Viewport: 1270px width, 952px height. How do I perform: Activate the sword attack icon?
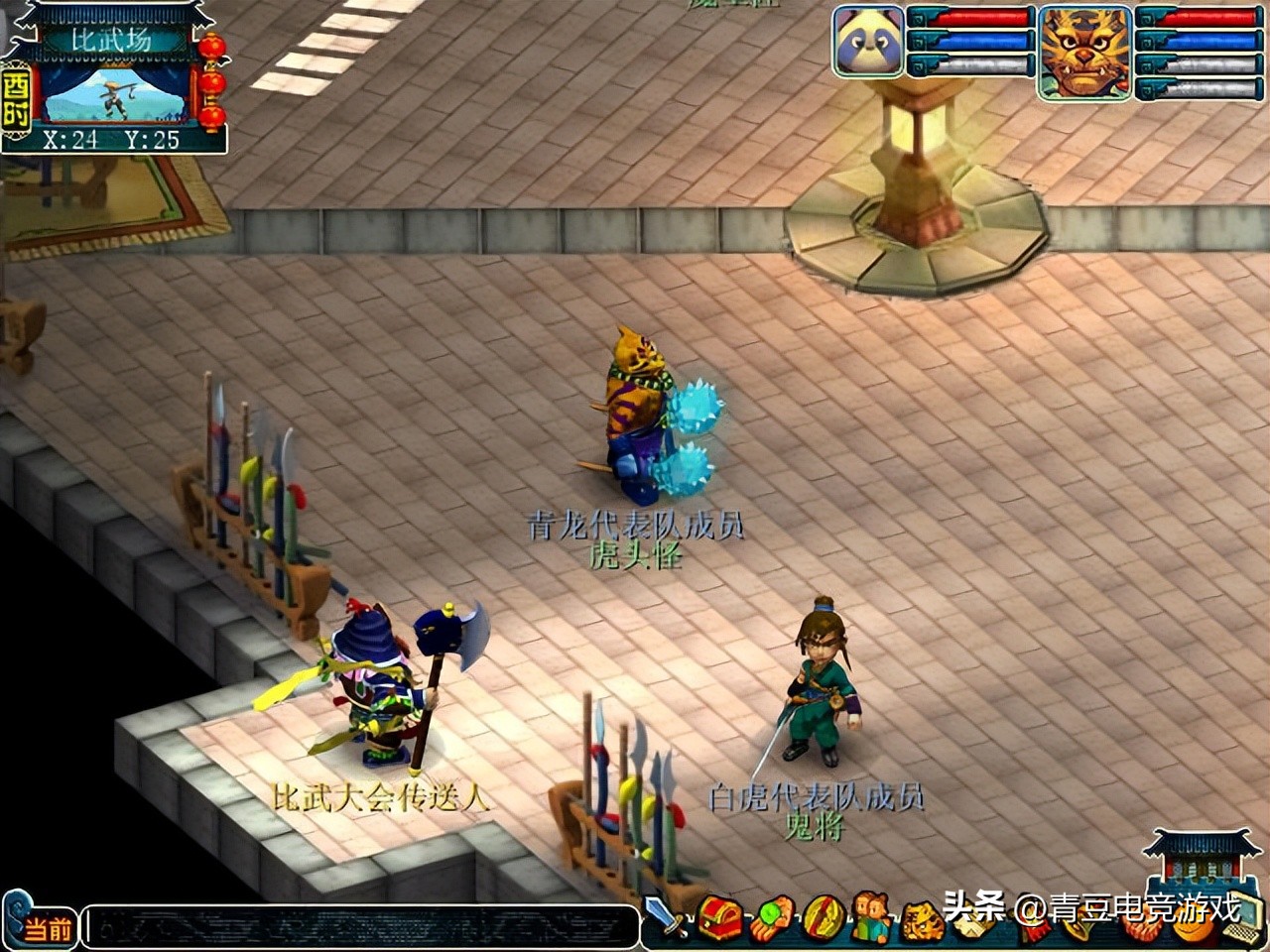(x=665, y=917)
